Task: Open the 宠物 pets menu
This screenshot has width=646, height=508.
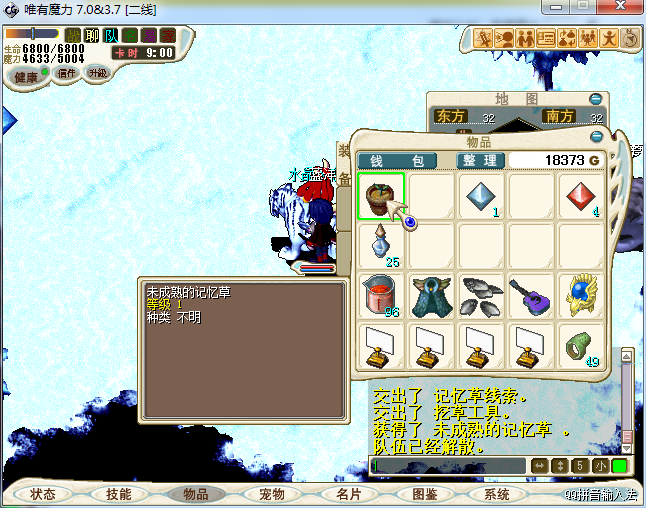Action: tap(271, 494)
